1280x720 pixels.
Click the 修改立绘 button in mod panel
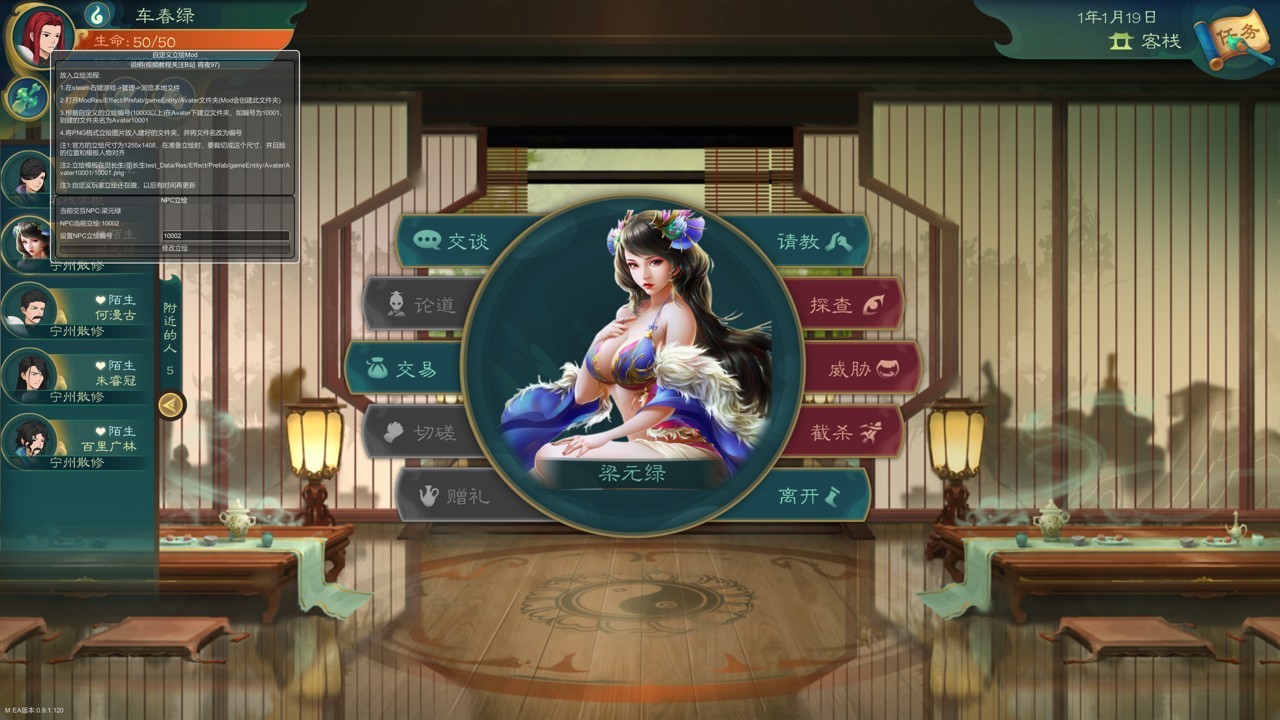(x=175, y=248)
